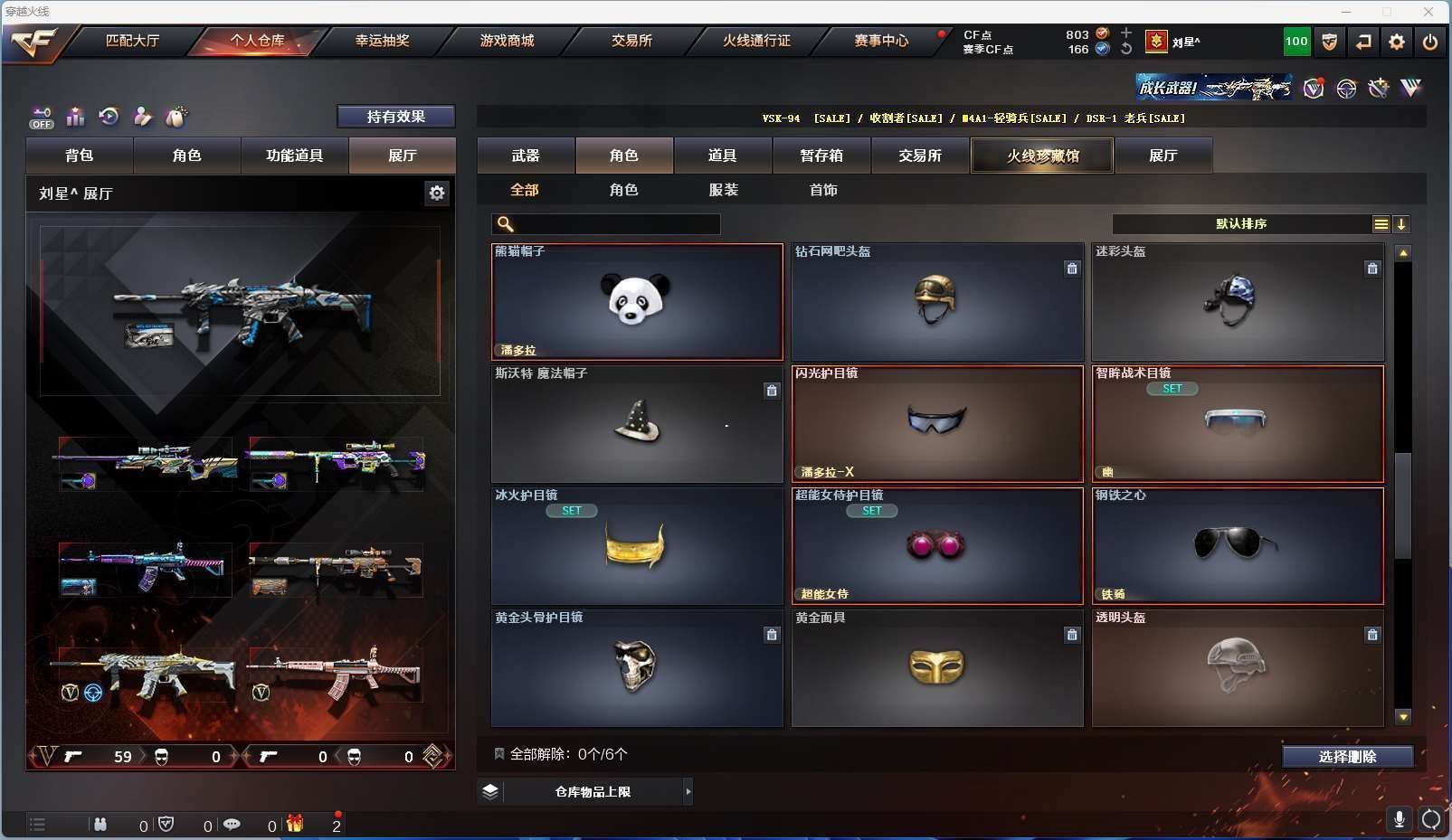Go to 游戏商城 shop
The width and height of the screenshot is (1452, 840).
(x=507, y=41)
